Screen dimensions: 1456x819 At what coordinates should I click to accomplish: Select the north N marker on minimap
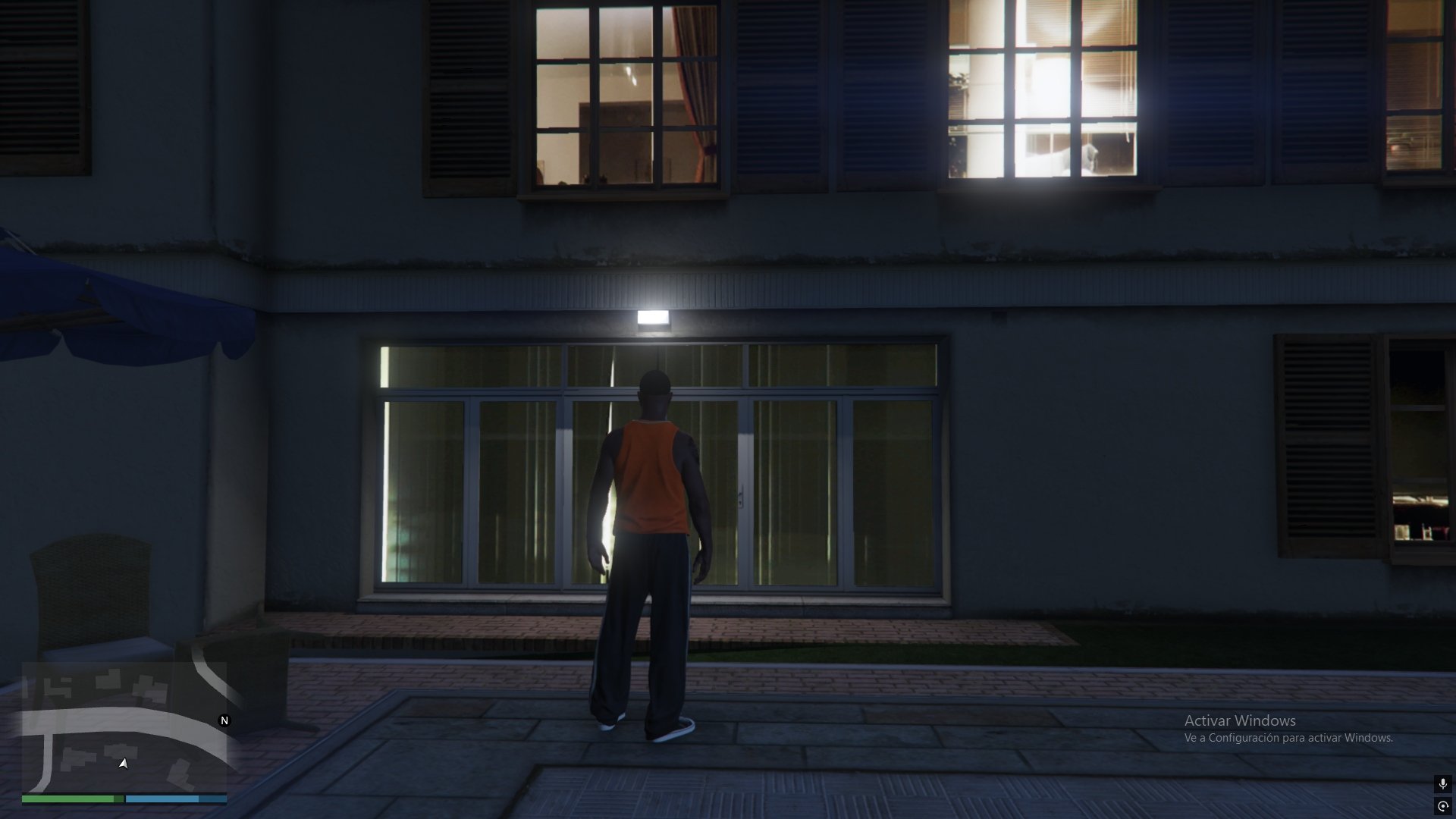pyautogui.click(x=224, y=720)
